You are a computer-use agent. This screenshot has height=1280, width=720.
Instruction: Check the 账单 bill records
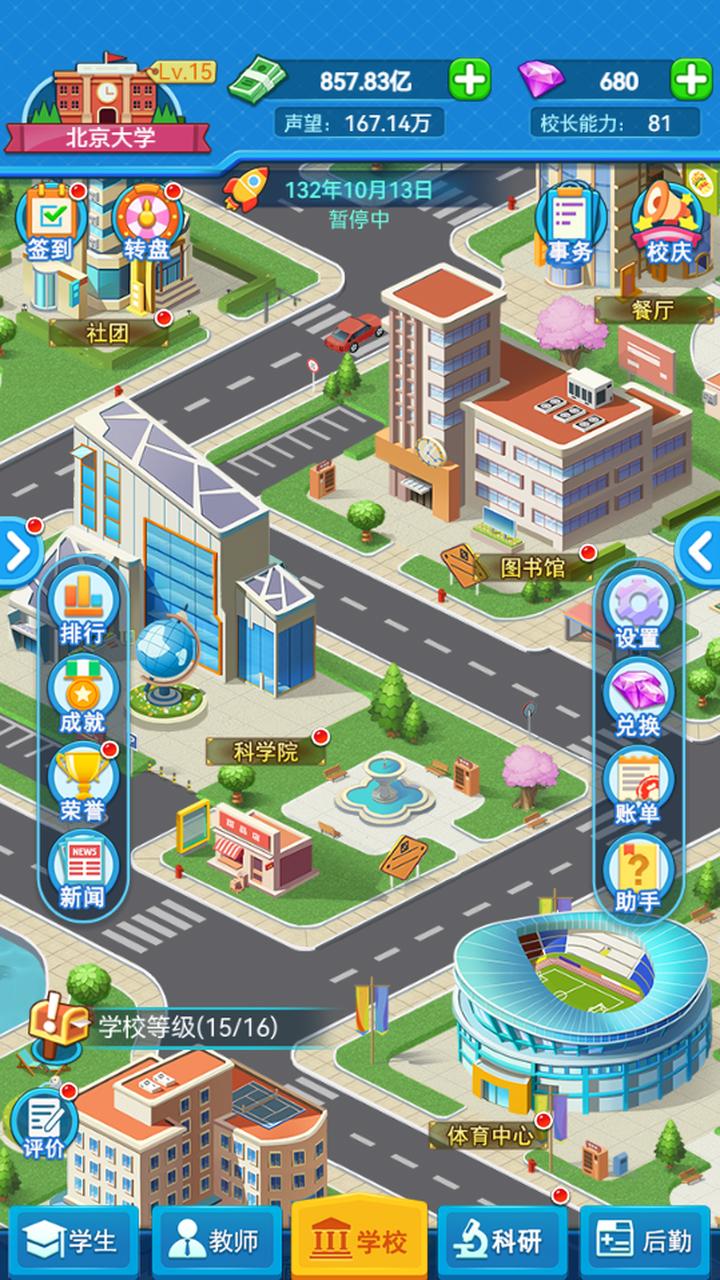click(x=637, y=787)
